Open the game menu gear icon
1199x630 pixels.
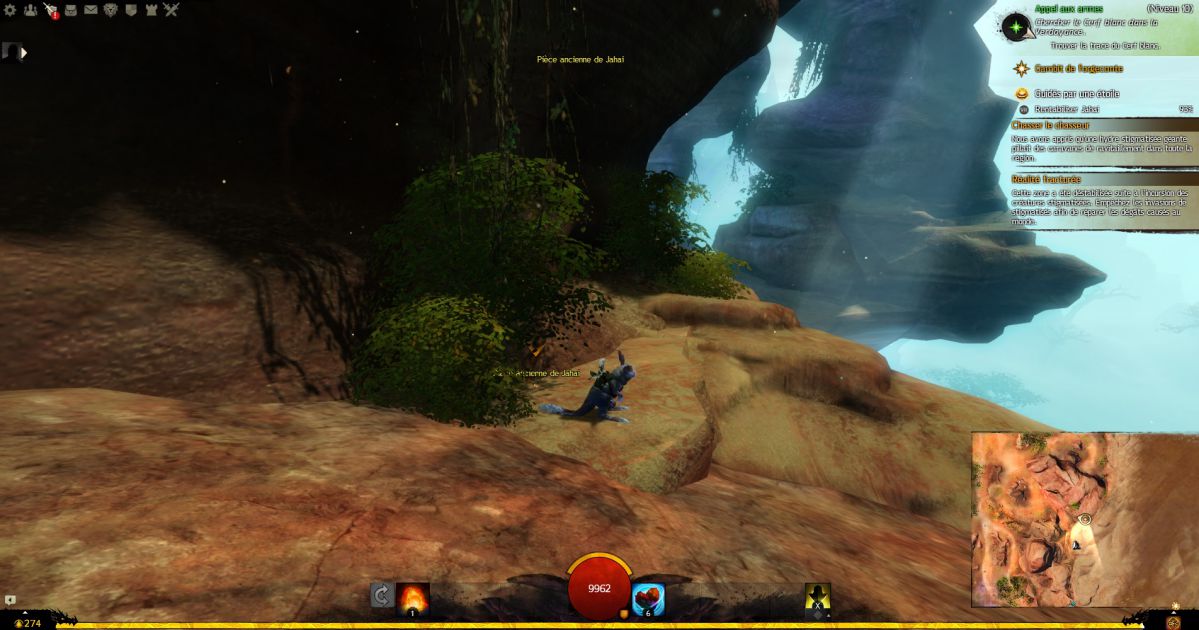click(x=10, y=10)
